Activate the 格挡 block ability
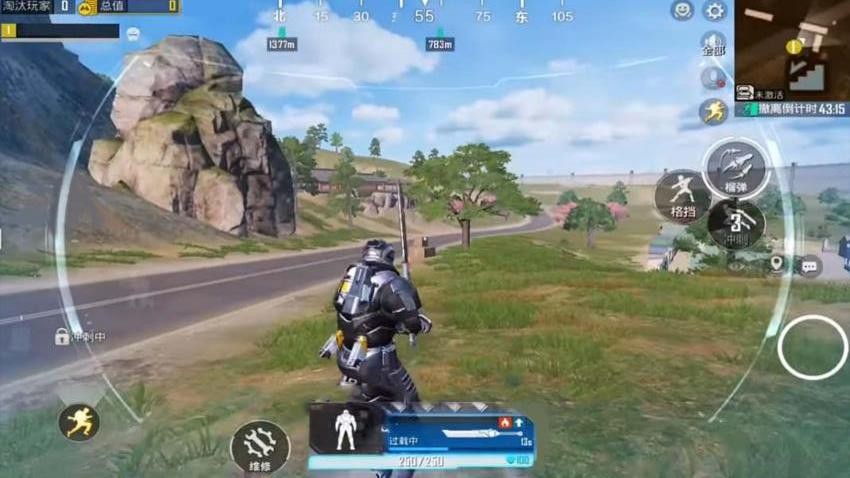The width and height of the screenshot is (850, 478). (682, 195)
